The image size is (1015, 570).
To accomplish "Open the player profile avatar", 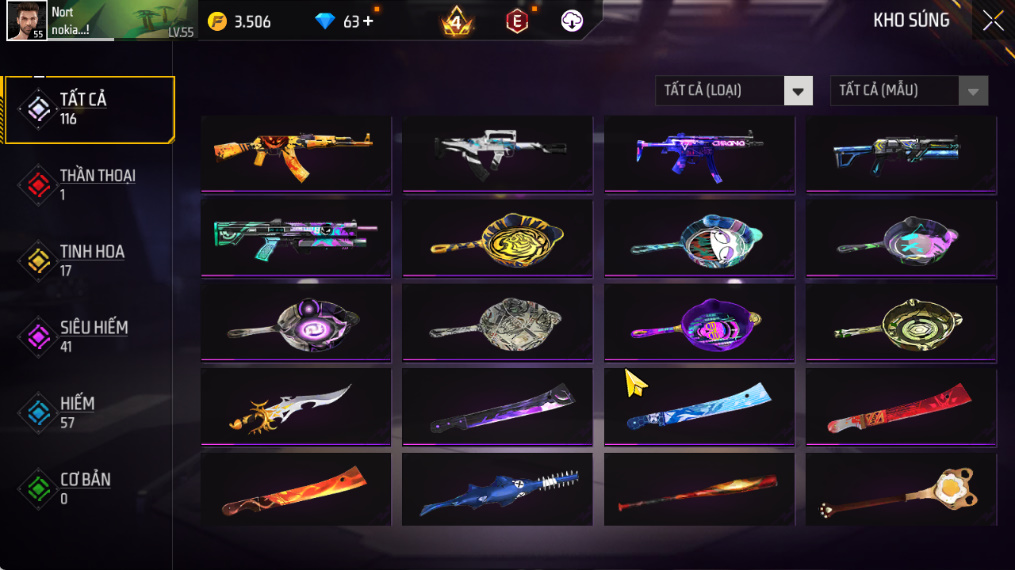I will pyautogui.click(x=26, y=20).
